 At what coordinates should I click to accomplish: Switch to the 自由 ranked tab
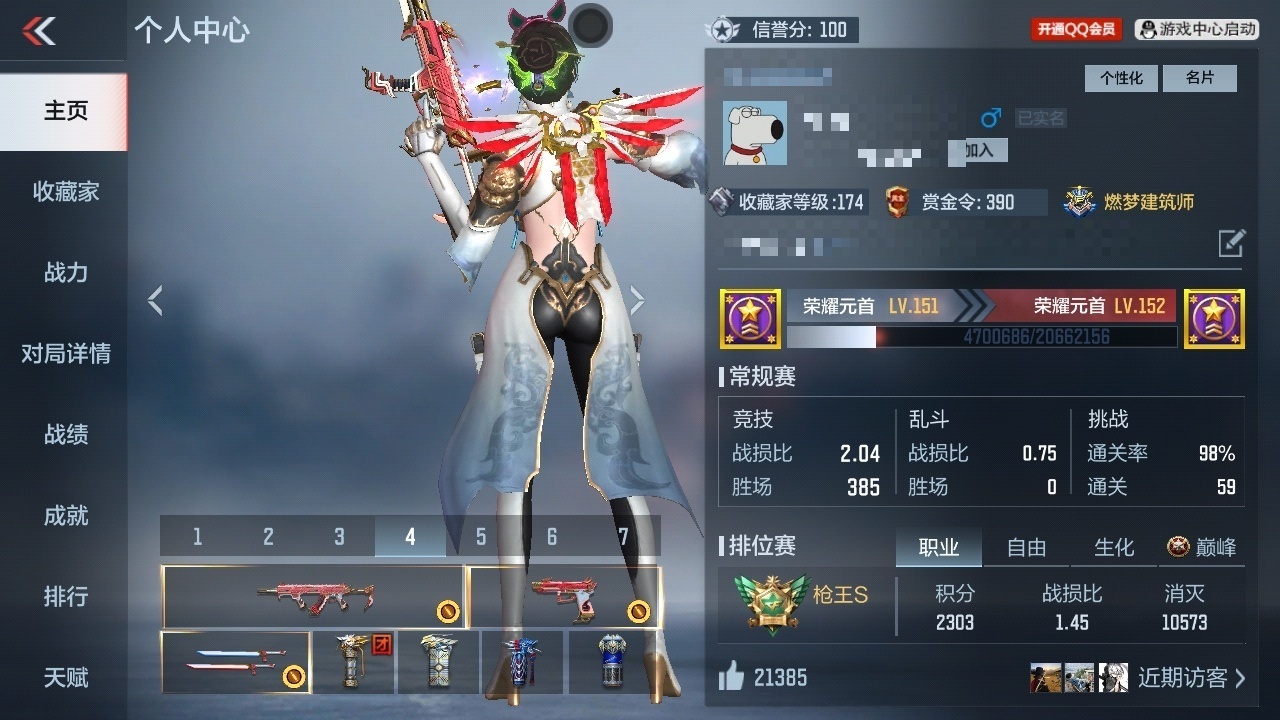[1026, 548]
